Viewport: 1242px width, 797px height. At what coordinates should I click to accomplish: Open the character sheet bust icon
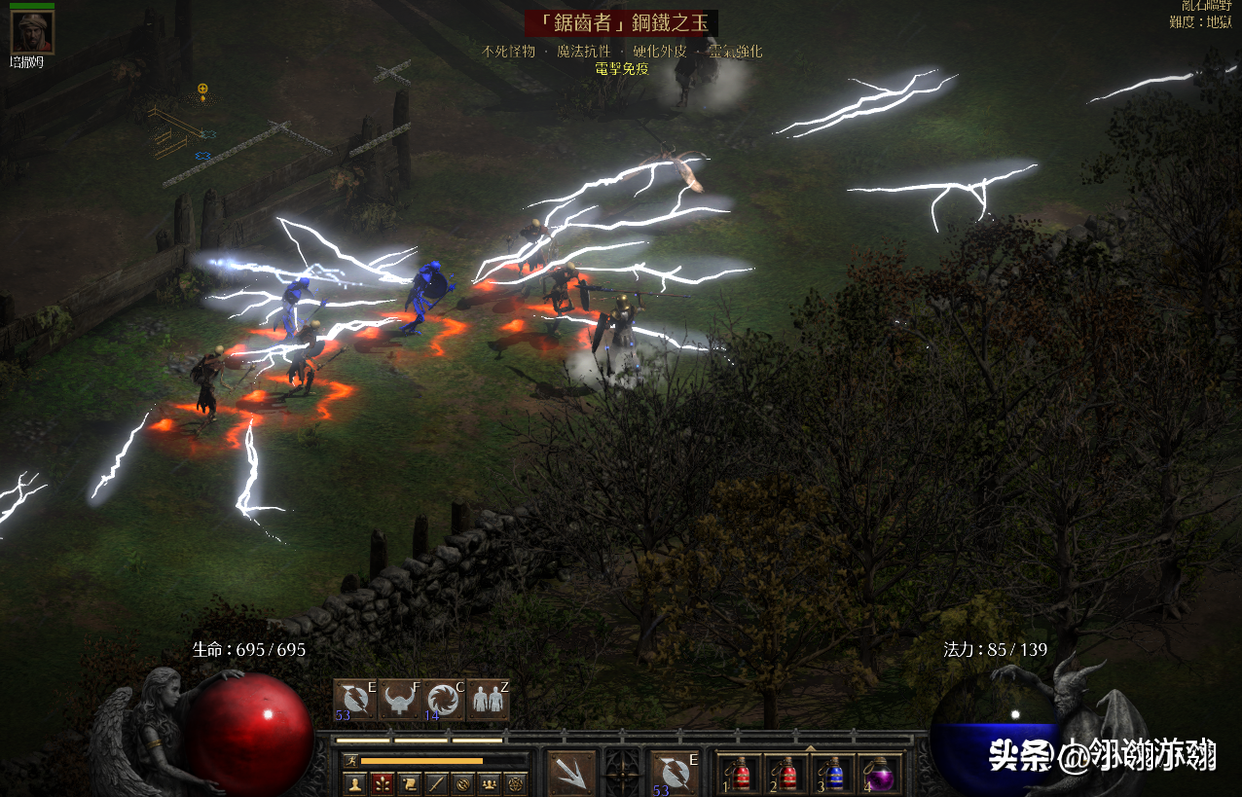pos(355,783)
